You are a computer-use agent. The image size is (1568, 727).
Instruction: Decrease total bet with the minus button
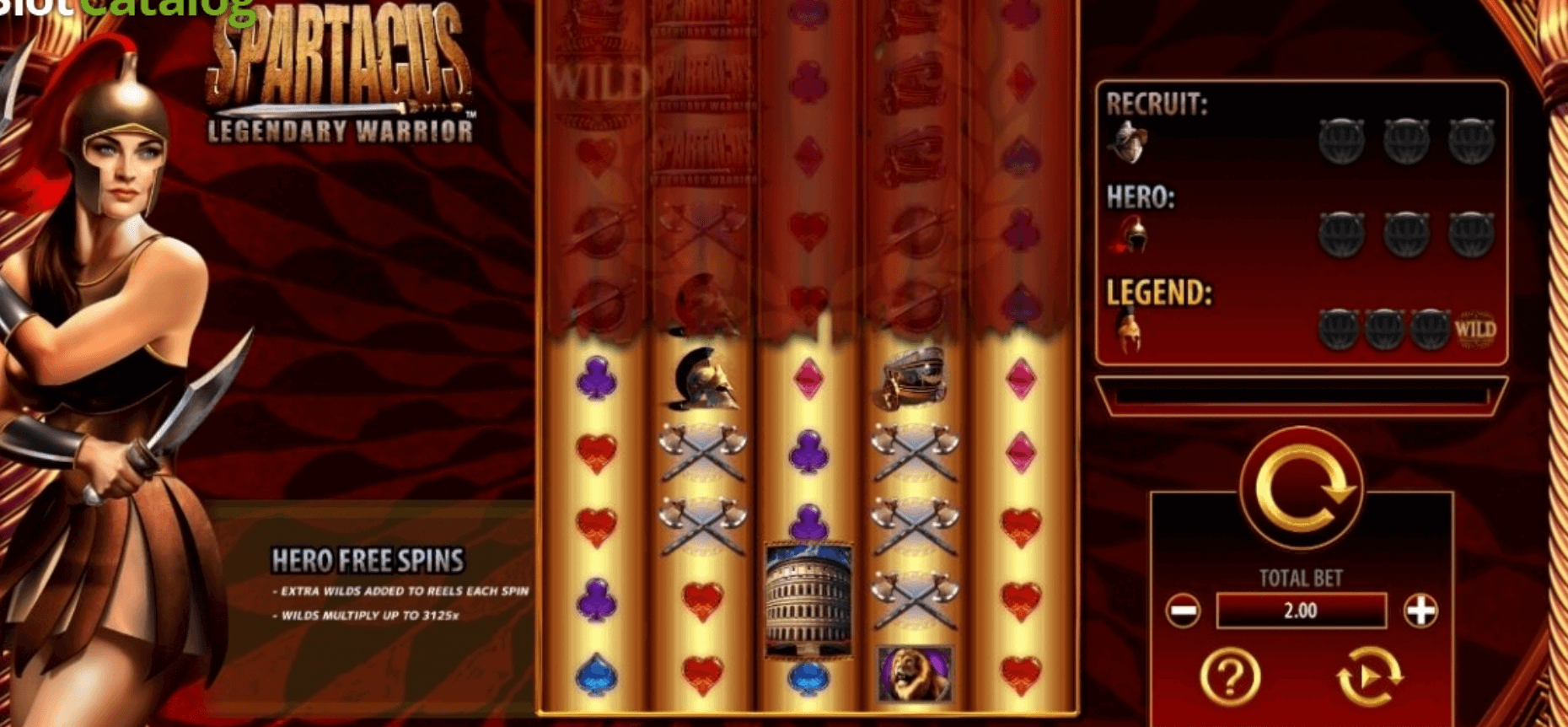coord(1183,611)
